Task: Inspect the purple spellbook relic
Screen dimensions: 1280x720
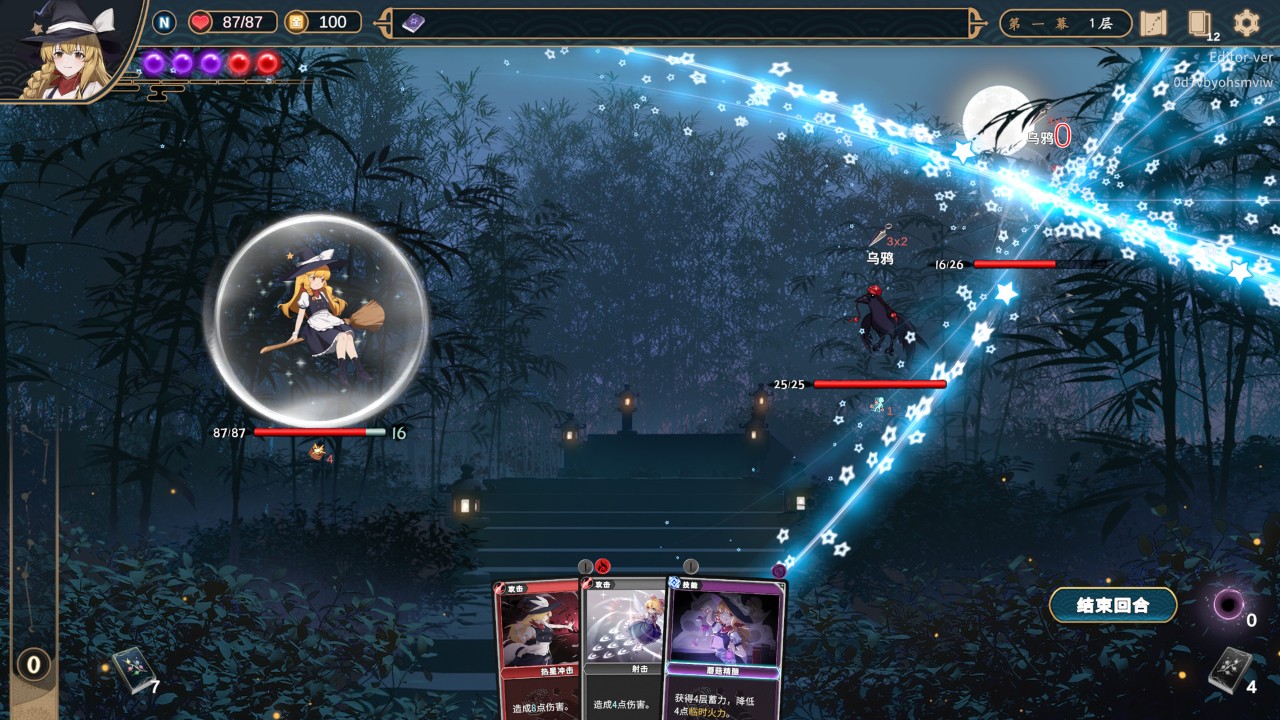Action: point(413,23)
